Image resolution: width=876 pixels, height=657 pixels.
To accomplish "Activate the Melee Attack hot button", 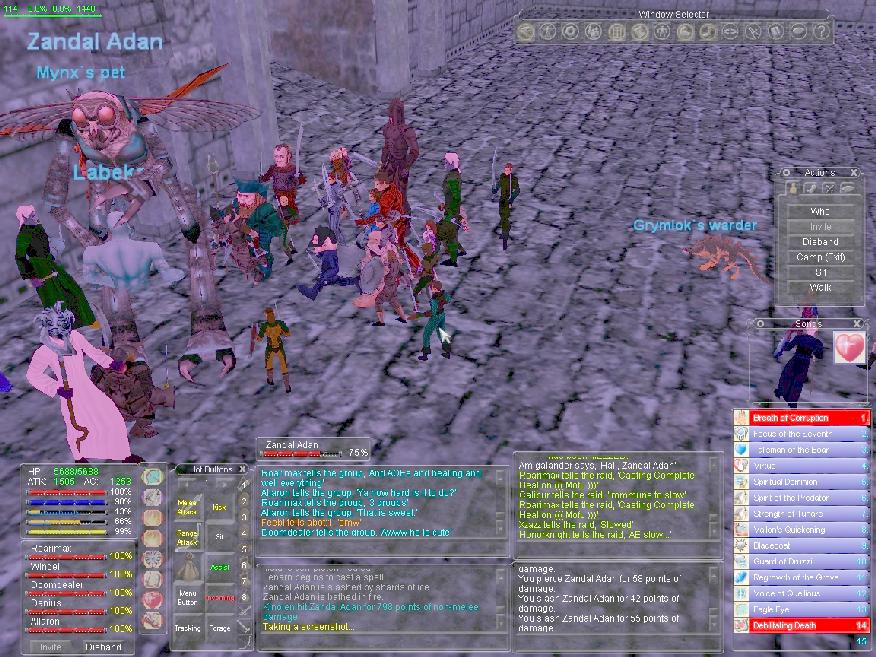I will pyautogui.click(x=187, y=509).
